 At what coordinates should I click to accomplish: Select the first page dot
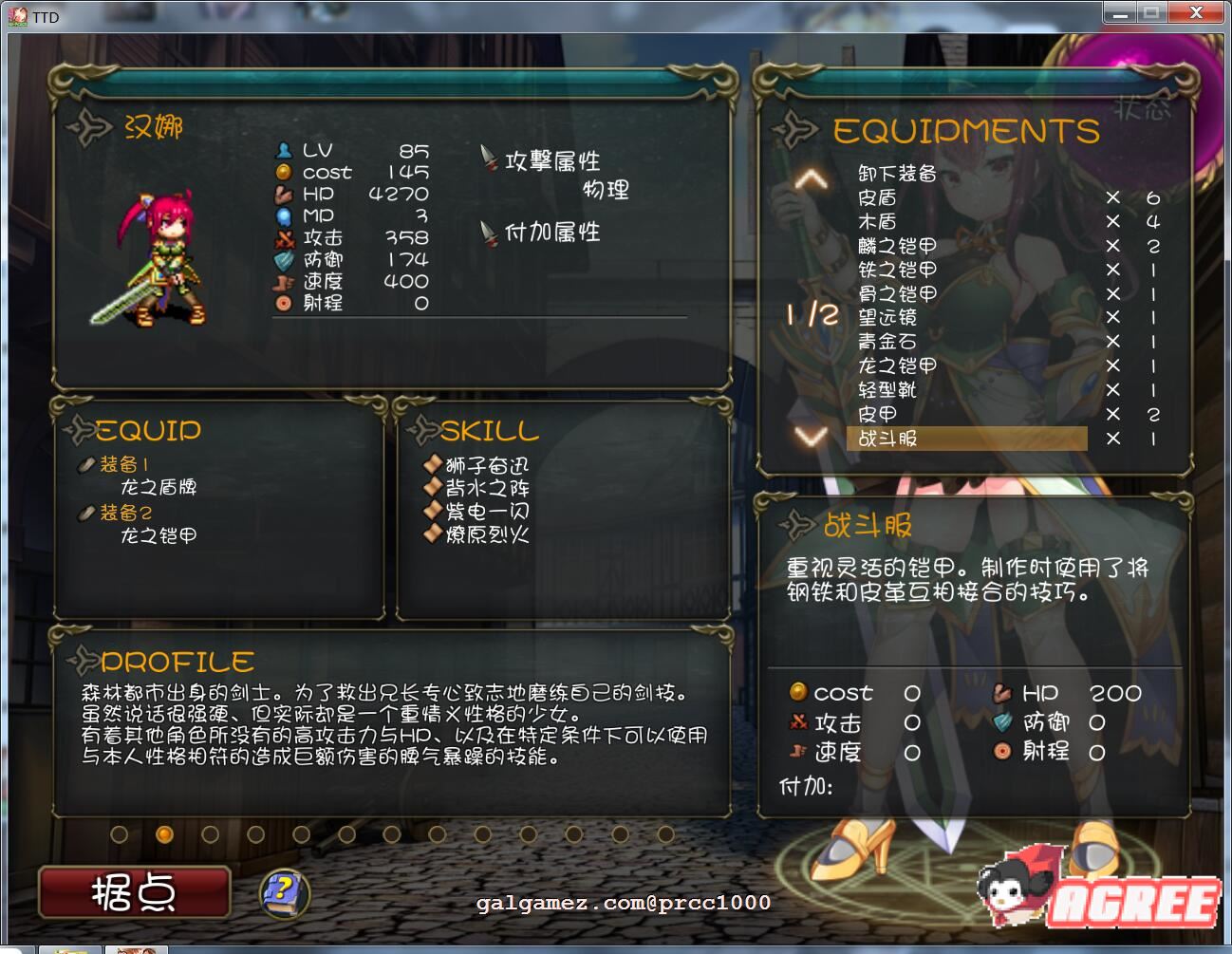coord(119,834)
